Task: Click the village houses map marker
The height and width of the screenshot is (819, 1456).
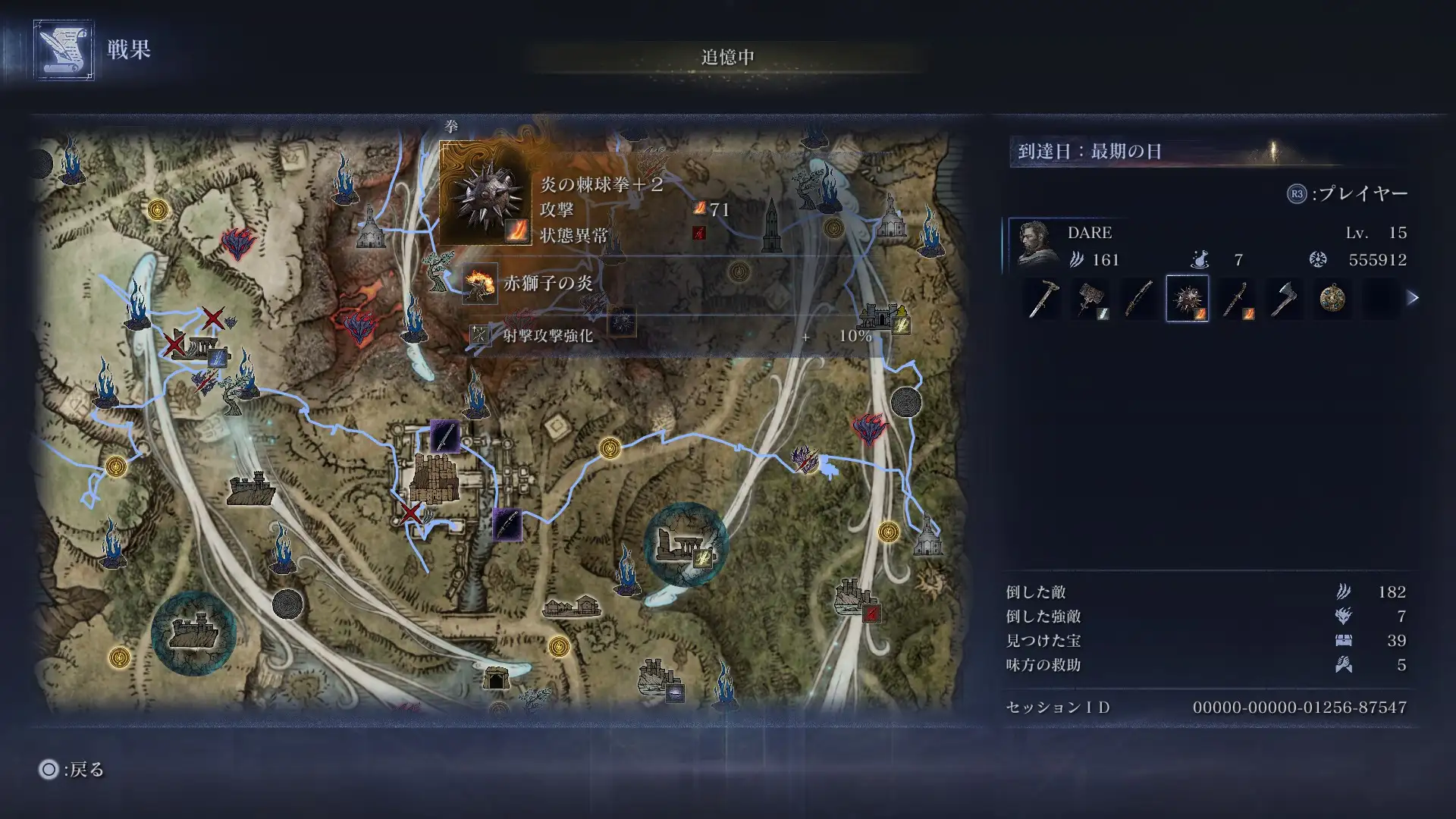Action: tap(572, 606)
